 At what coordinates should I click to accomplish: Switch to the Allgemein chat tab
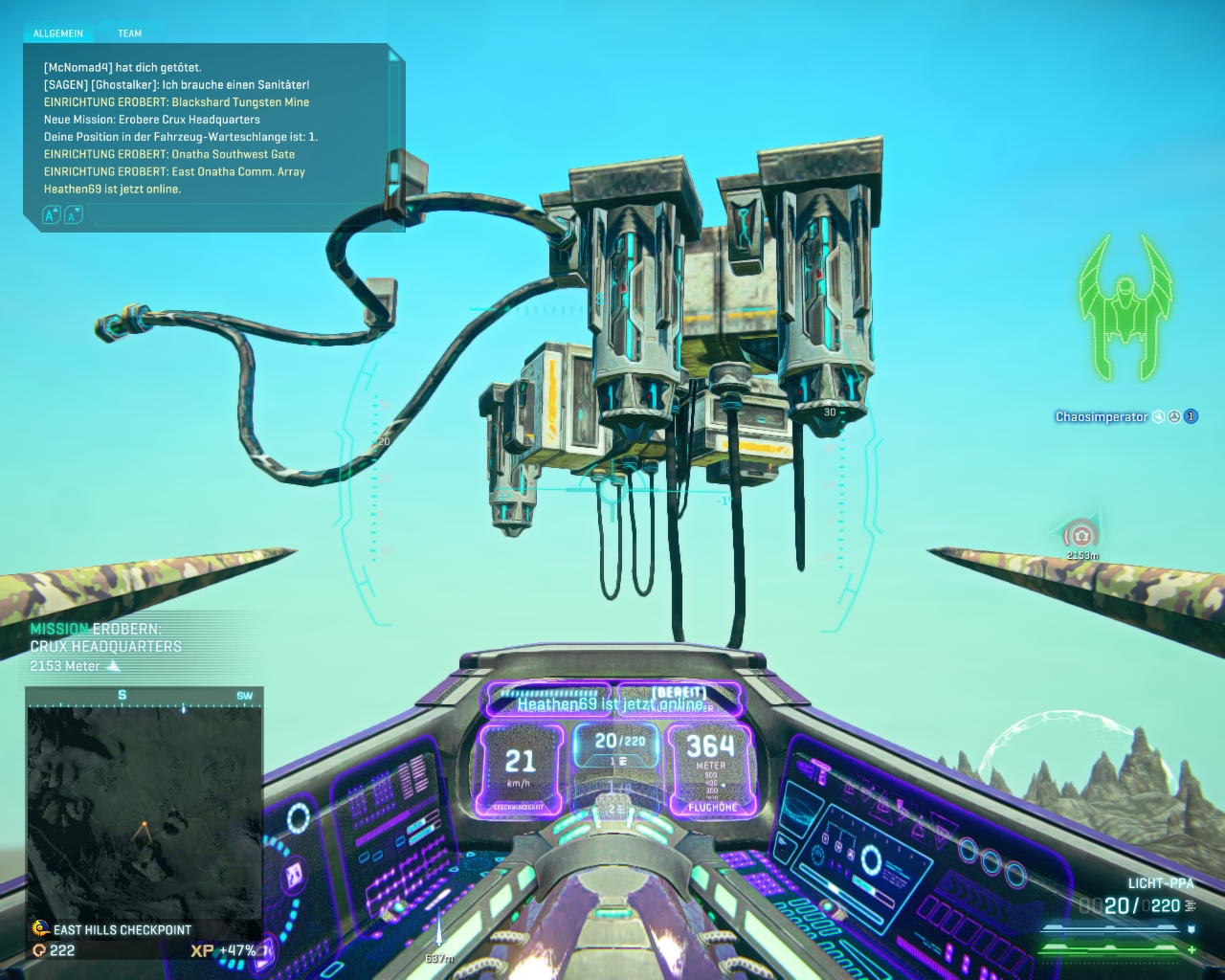pyautogui.click(x=58, y=33)
